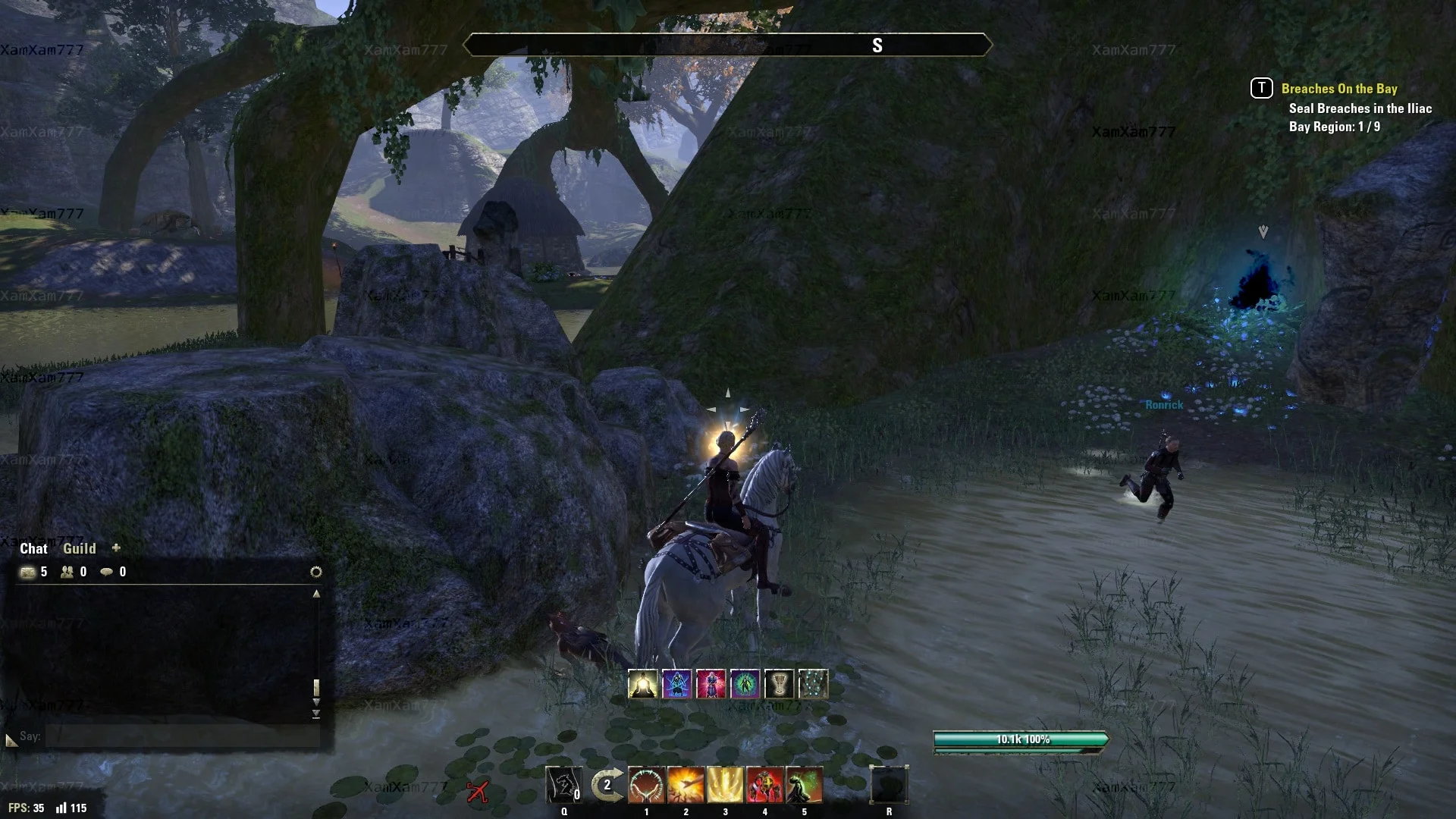Open the mail envelope notifications
Screen dimensions: 1456x819
coord(28,572)
